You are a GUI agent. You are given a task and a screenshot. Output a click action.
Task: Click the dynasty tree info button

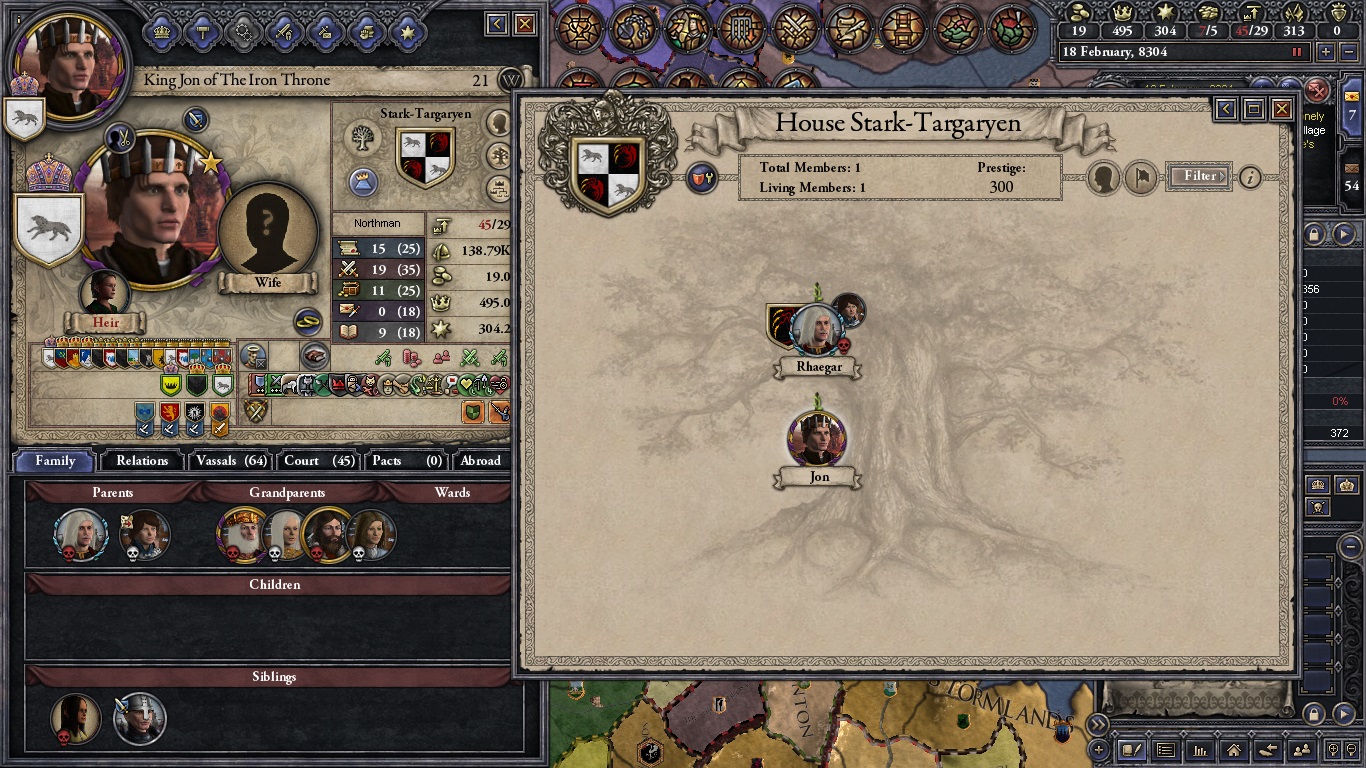[x=1250, y=178]
